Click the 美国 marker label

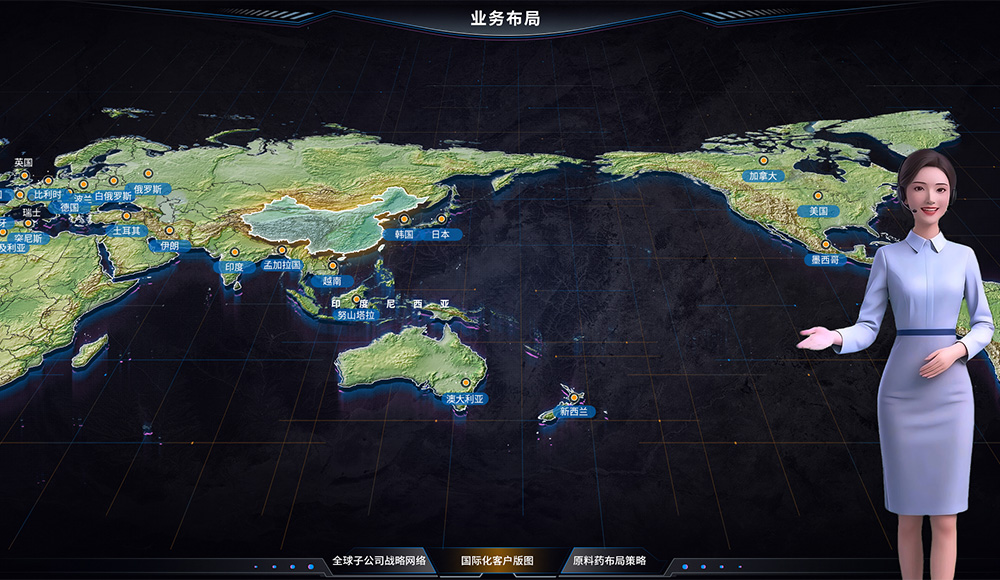click(x=818, y=211)
